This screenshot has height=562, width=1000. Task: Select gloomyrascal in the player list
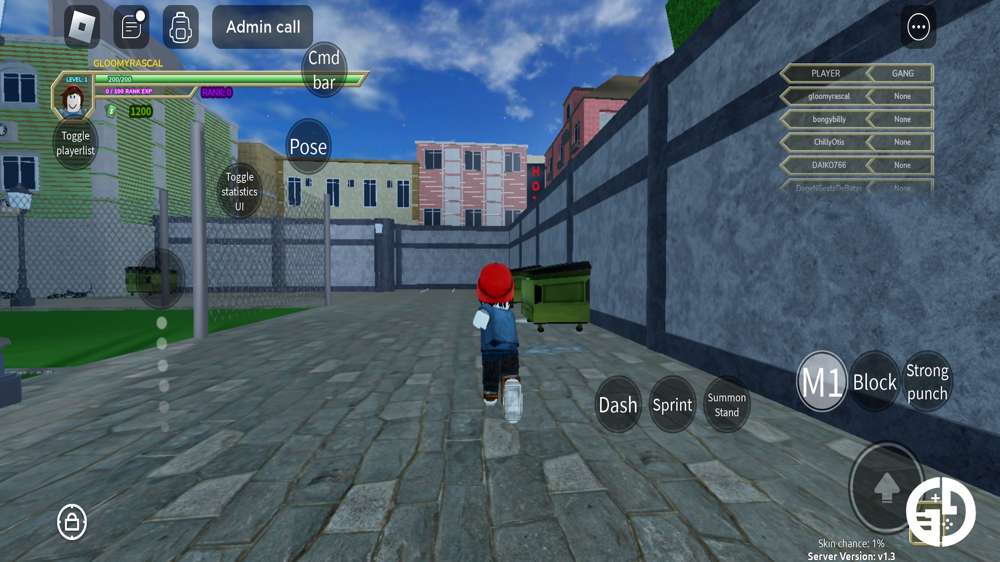pos(825,96)
